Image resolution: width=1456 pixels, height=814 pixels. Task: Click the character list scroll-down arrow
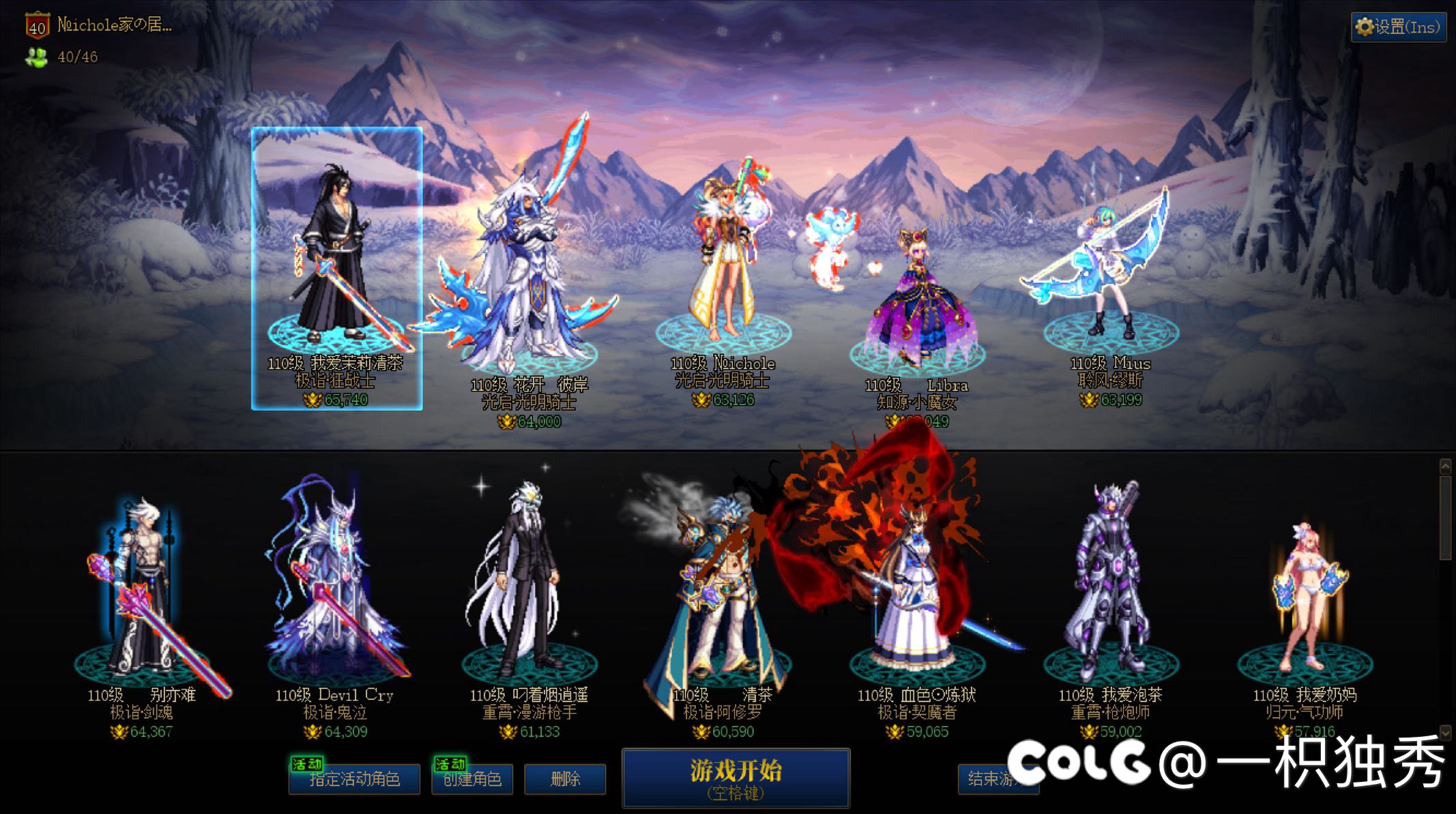click(x=1445, y=732)
